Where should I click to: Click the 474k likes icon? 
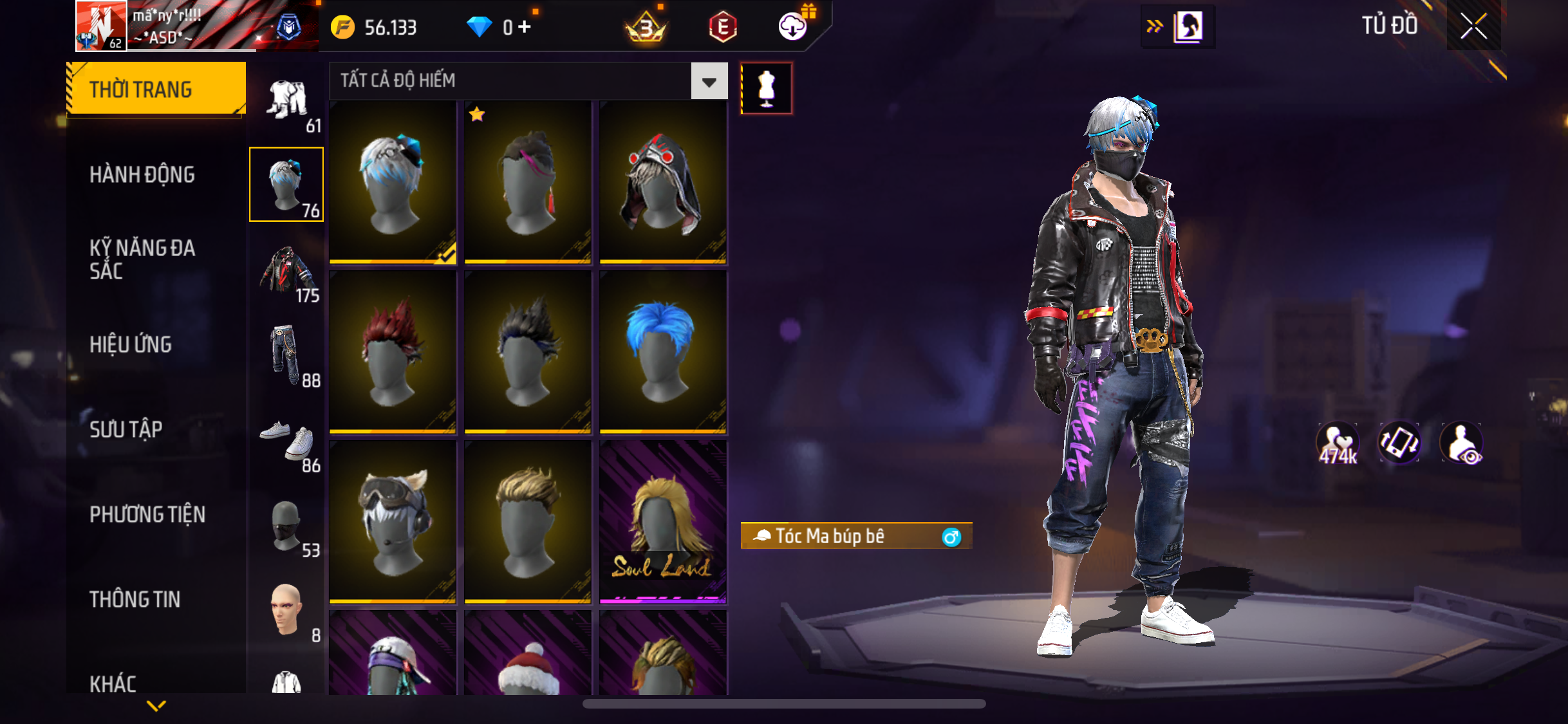1337,443
